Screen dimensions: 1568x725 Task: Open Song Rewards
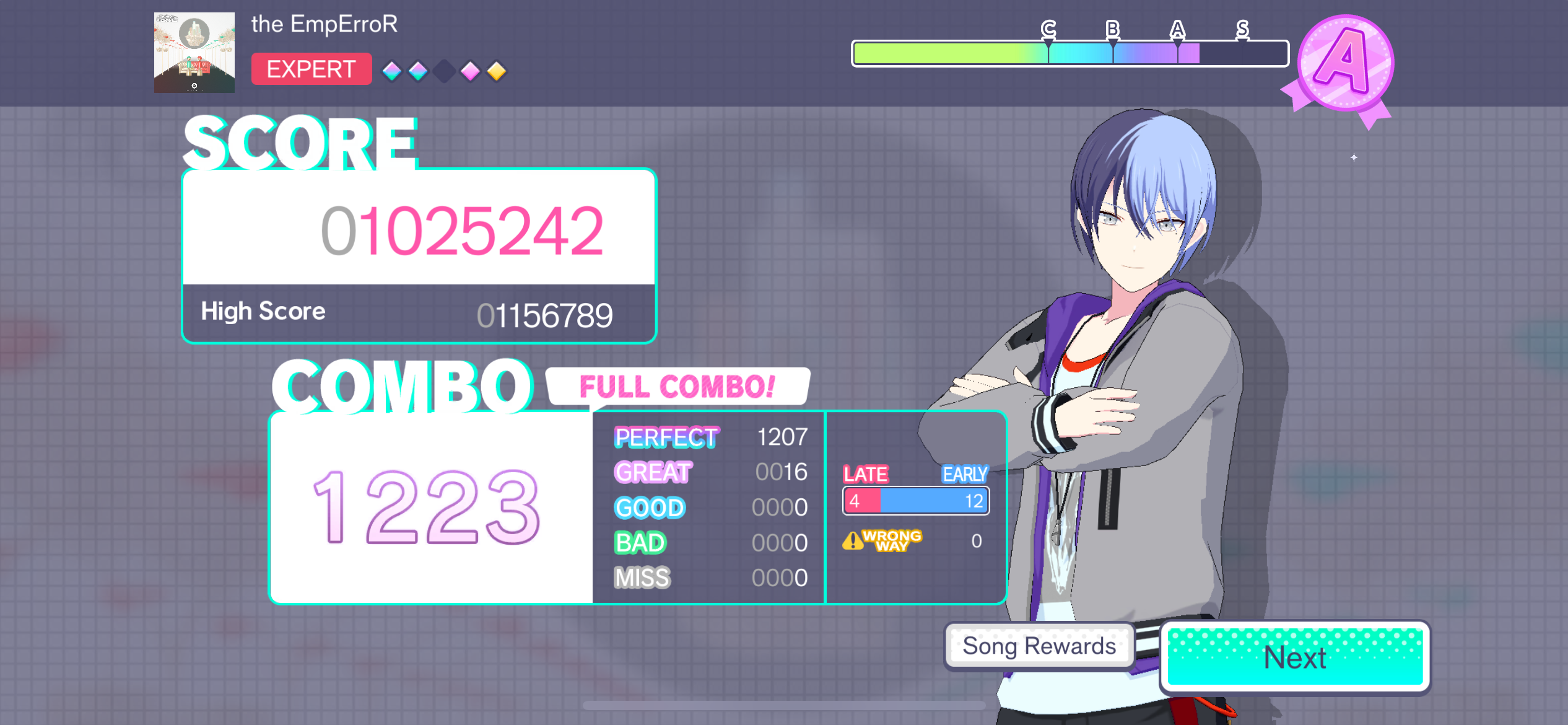(1039, 646)
